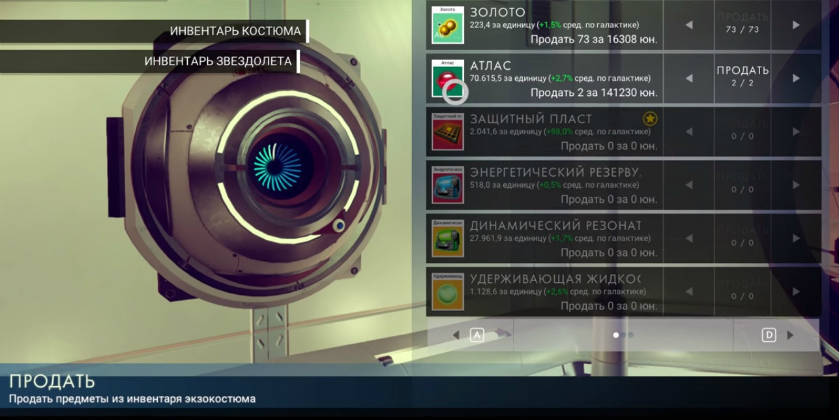Image resolution: width=840 pixels, height=420 pixels.
Task: Click the Продать 2/2 button for Атлас
Action: [742, 77]
